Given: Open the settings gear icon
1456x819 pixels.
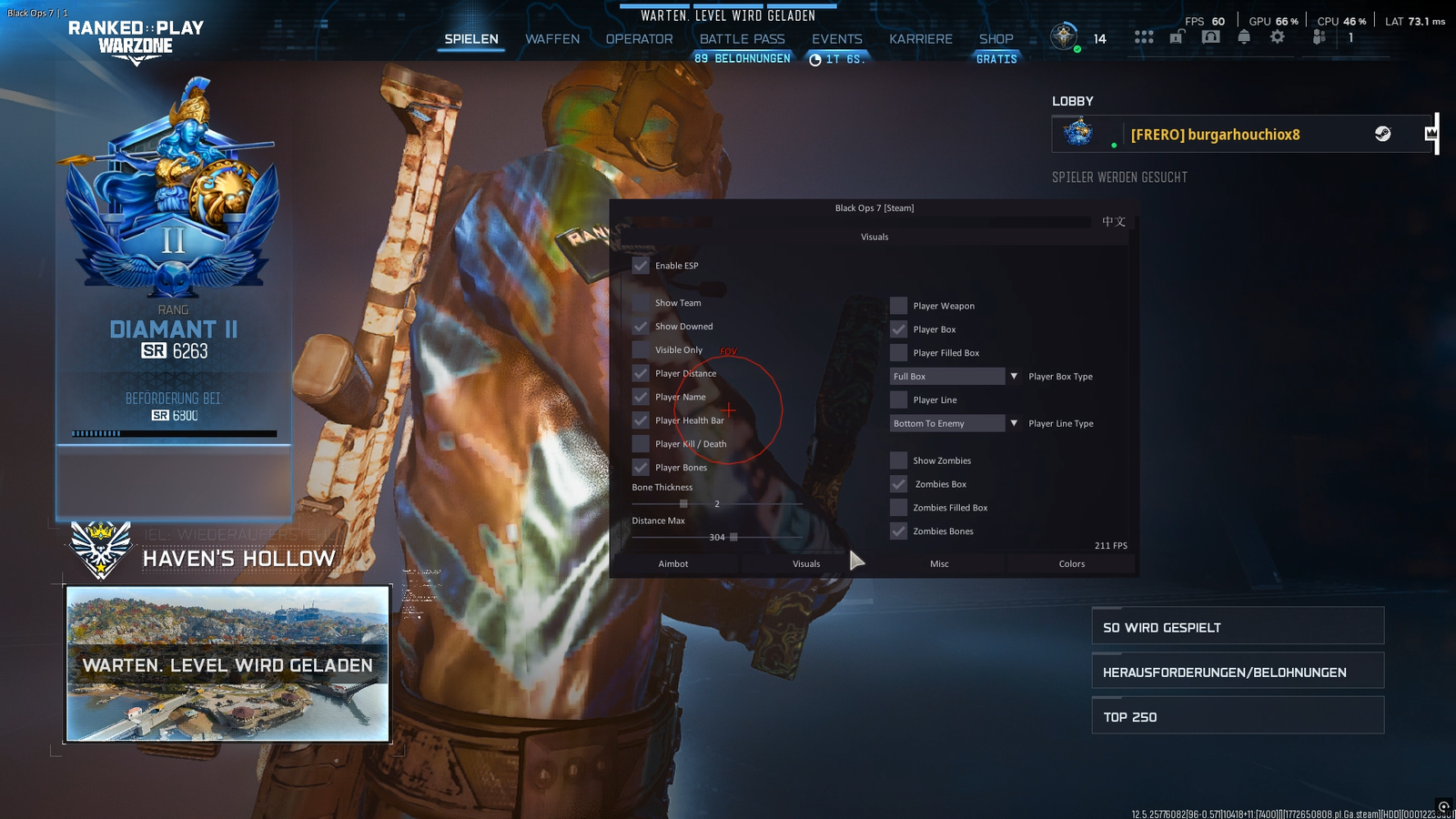Looking at the screenshot, I should pos(1278,37).
